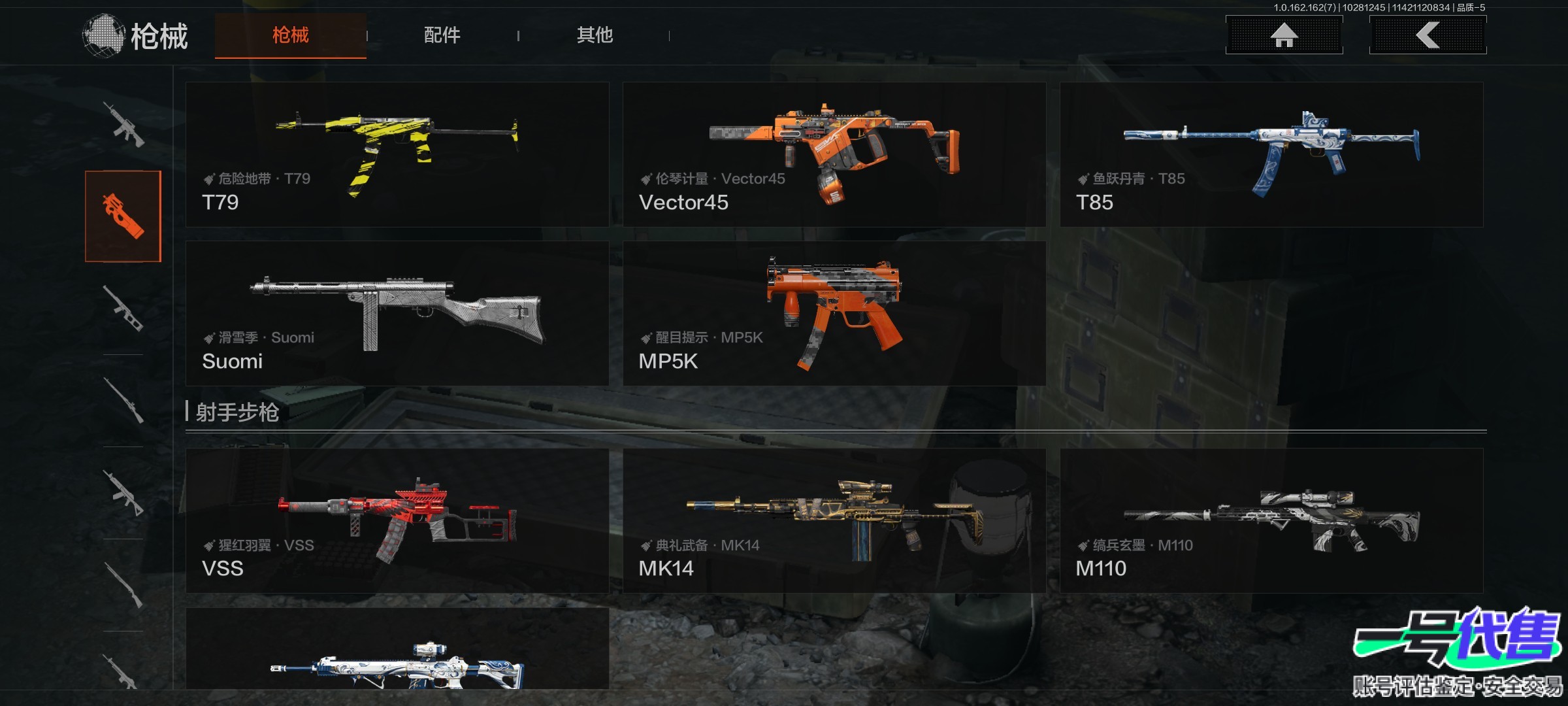Select the yellow-striped T79 skin
The image size is (1568, 706).
pos(397,154)
